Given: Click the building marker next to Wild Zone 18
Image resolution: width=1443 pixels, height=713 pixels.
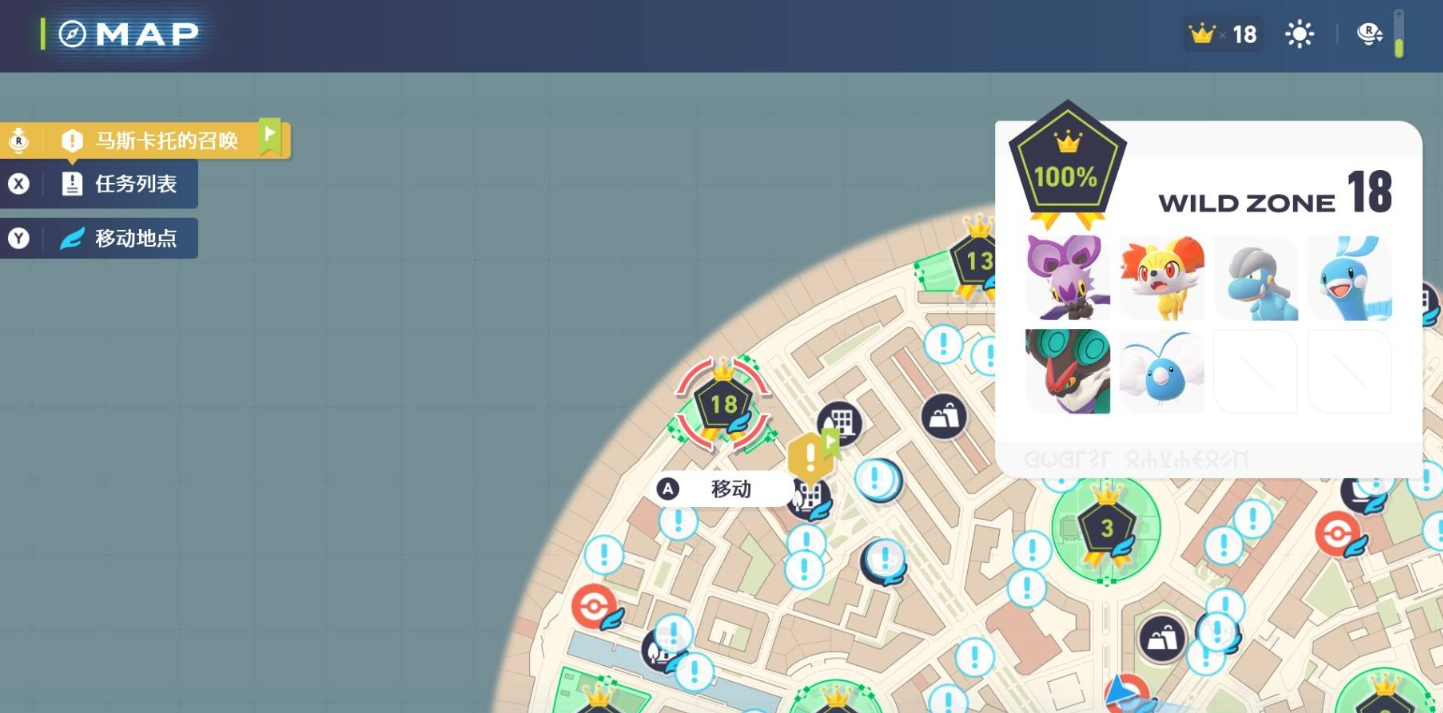Looking at the screenshot, I should [x=840, y=424].
